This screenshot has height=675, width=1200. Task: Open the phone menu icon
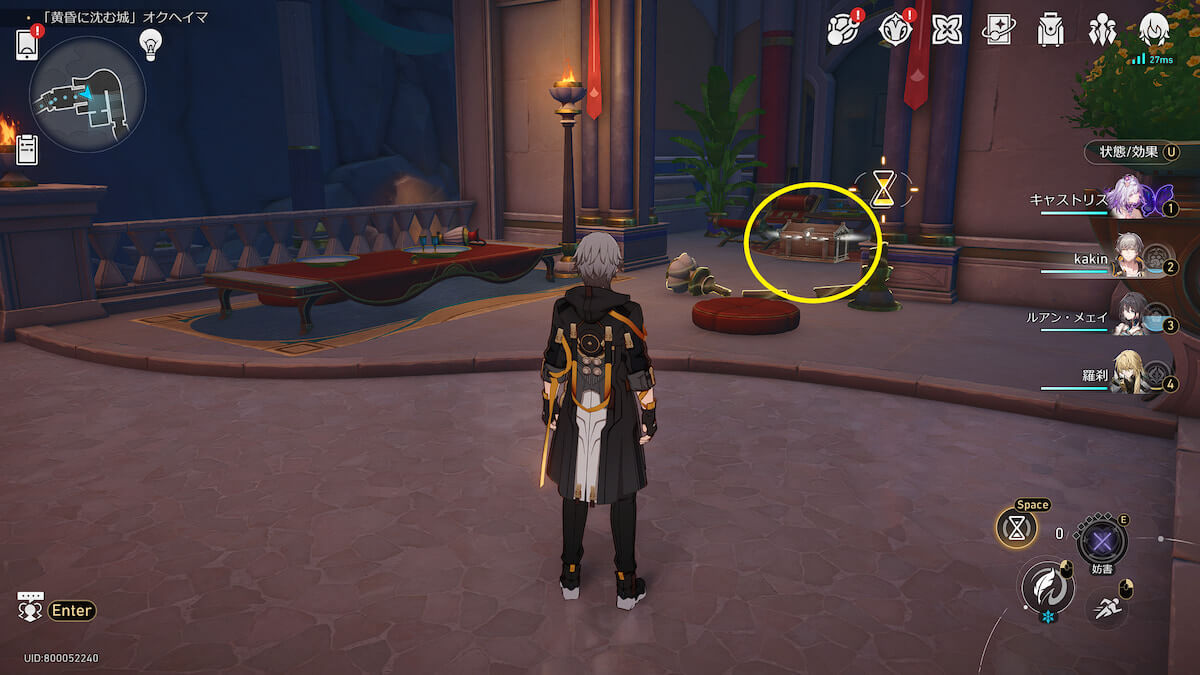pyautogui.click(x=27, y=44)
